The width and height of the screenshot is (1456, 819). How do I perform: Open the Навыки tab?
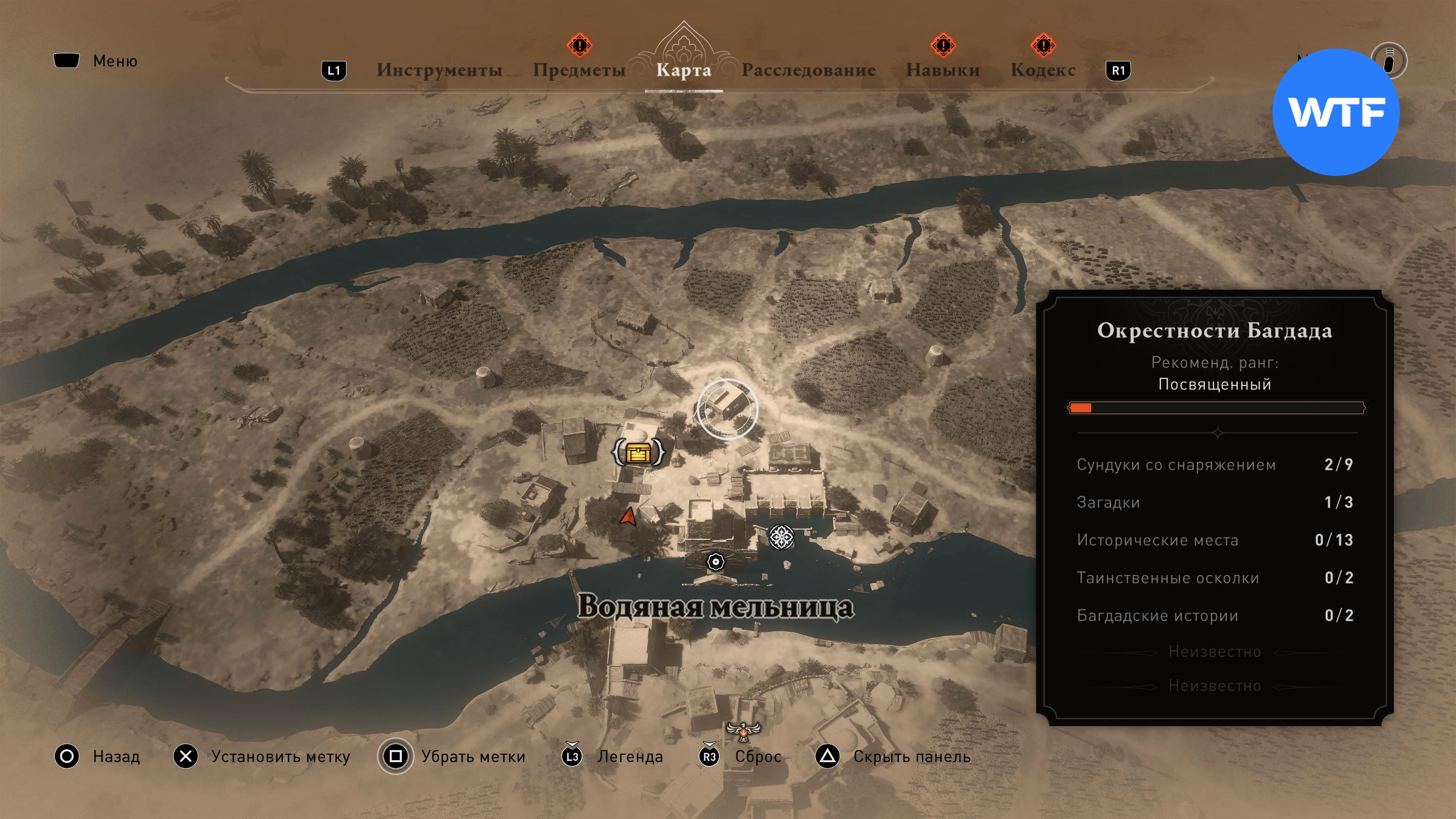(x=943, y=70)
